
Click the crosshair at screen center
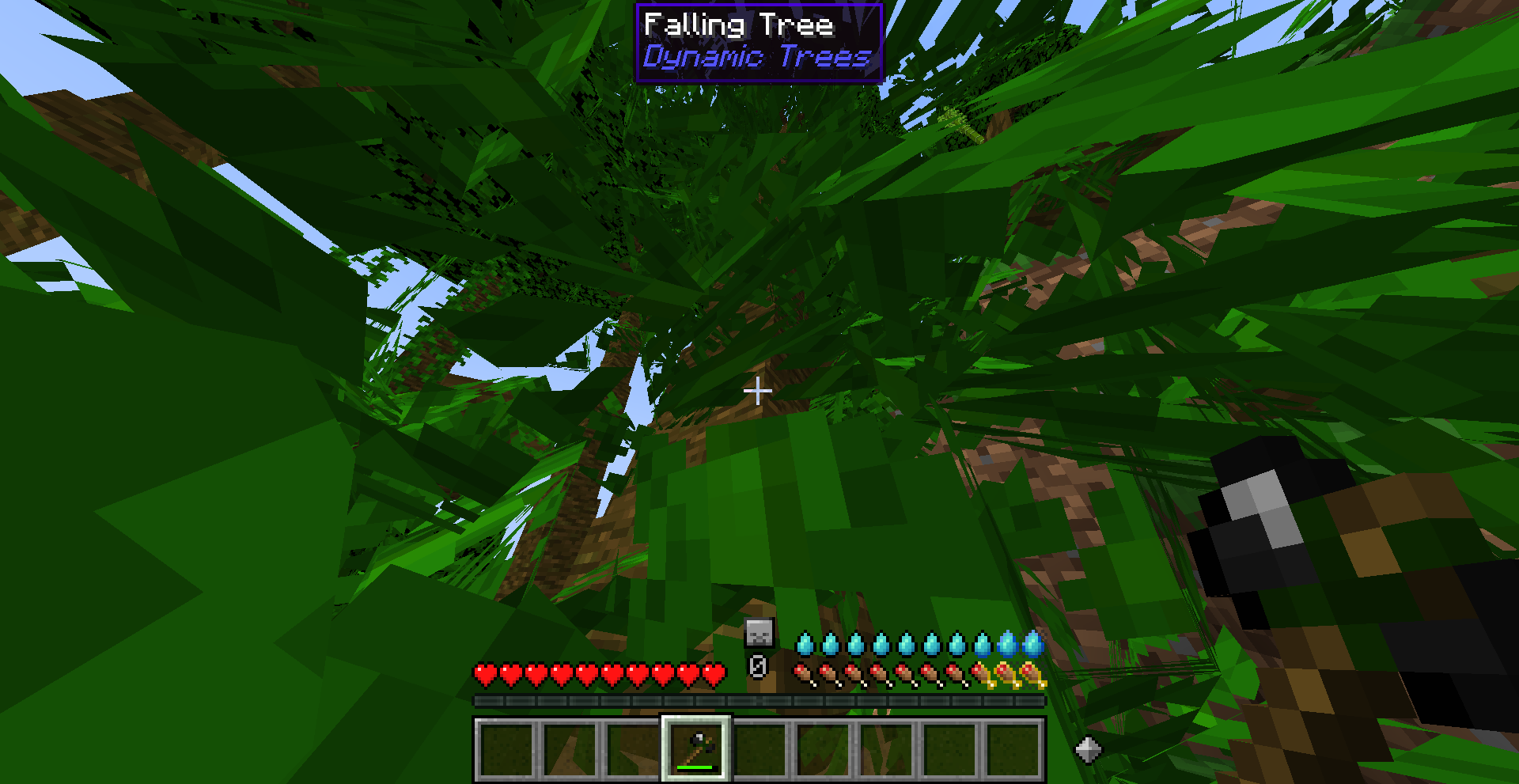(757, 391)
